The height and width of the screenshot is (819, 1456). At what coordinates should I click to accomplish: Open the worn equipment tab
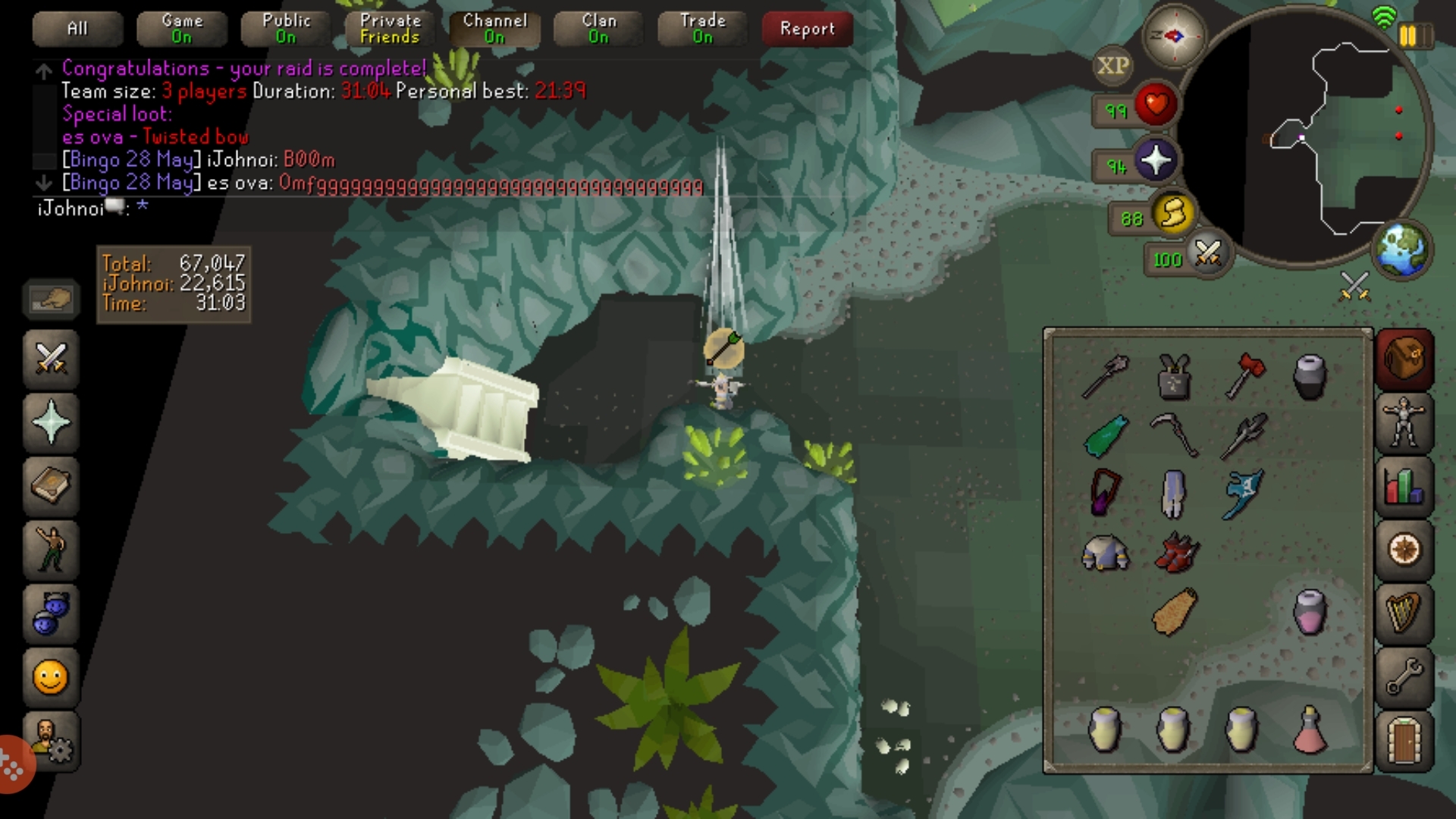[x=1404, y=423]
